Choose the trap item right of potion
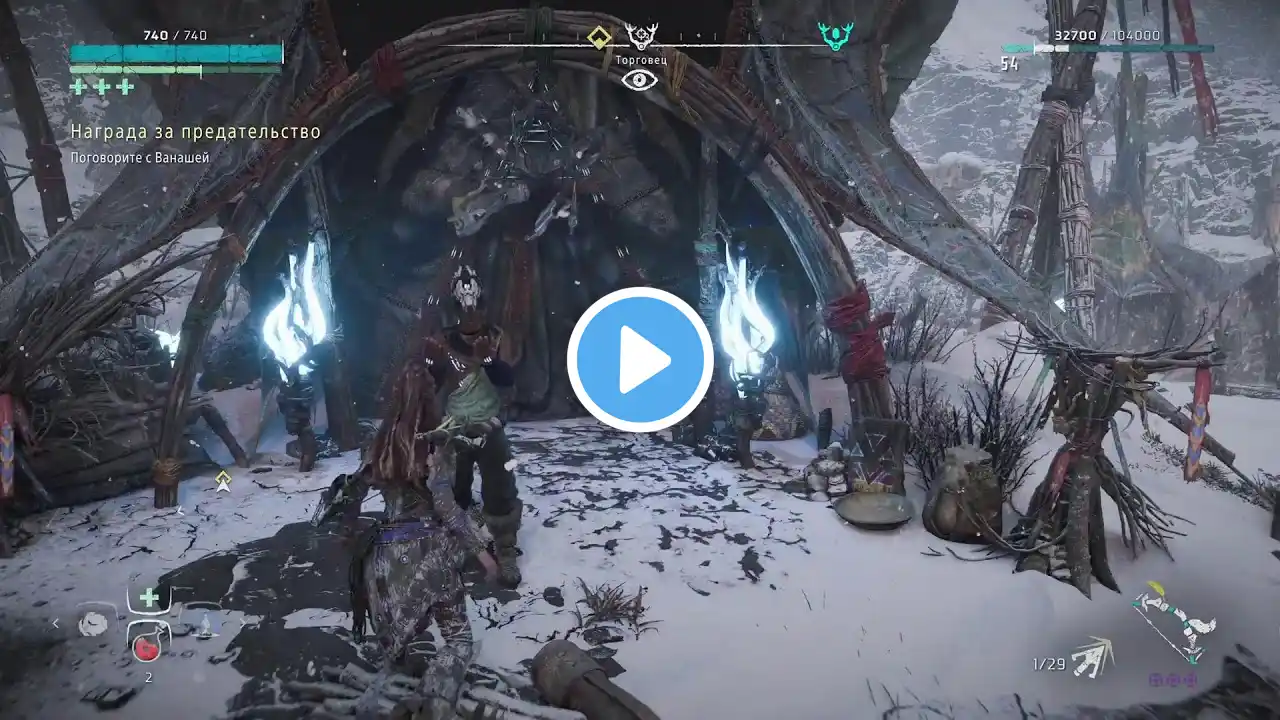The height and width of the screenshot is (720, 1280). (205, 626)
